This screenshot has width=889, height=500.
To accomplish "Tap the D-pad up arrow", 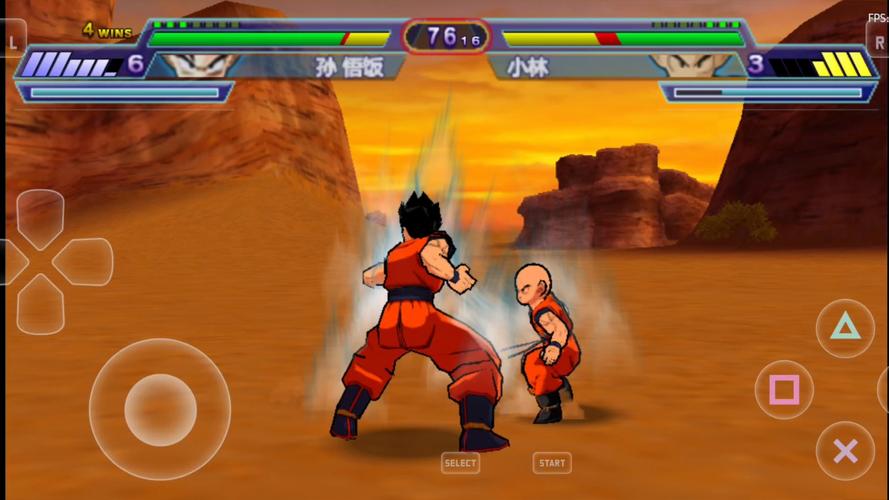I will click(x=40, y=216).
